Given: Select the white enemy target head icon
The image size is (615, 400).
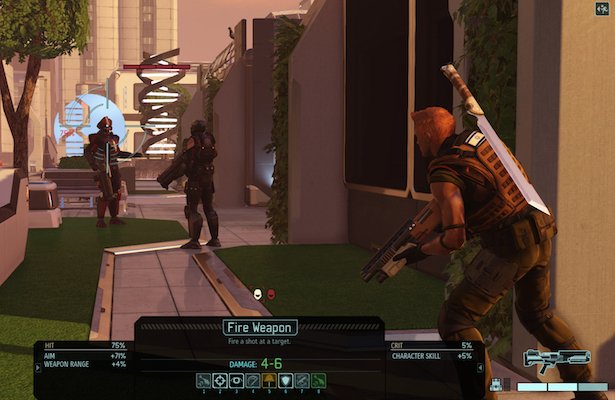Looking at the screenshot, I should (257, 294).
